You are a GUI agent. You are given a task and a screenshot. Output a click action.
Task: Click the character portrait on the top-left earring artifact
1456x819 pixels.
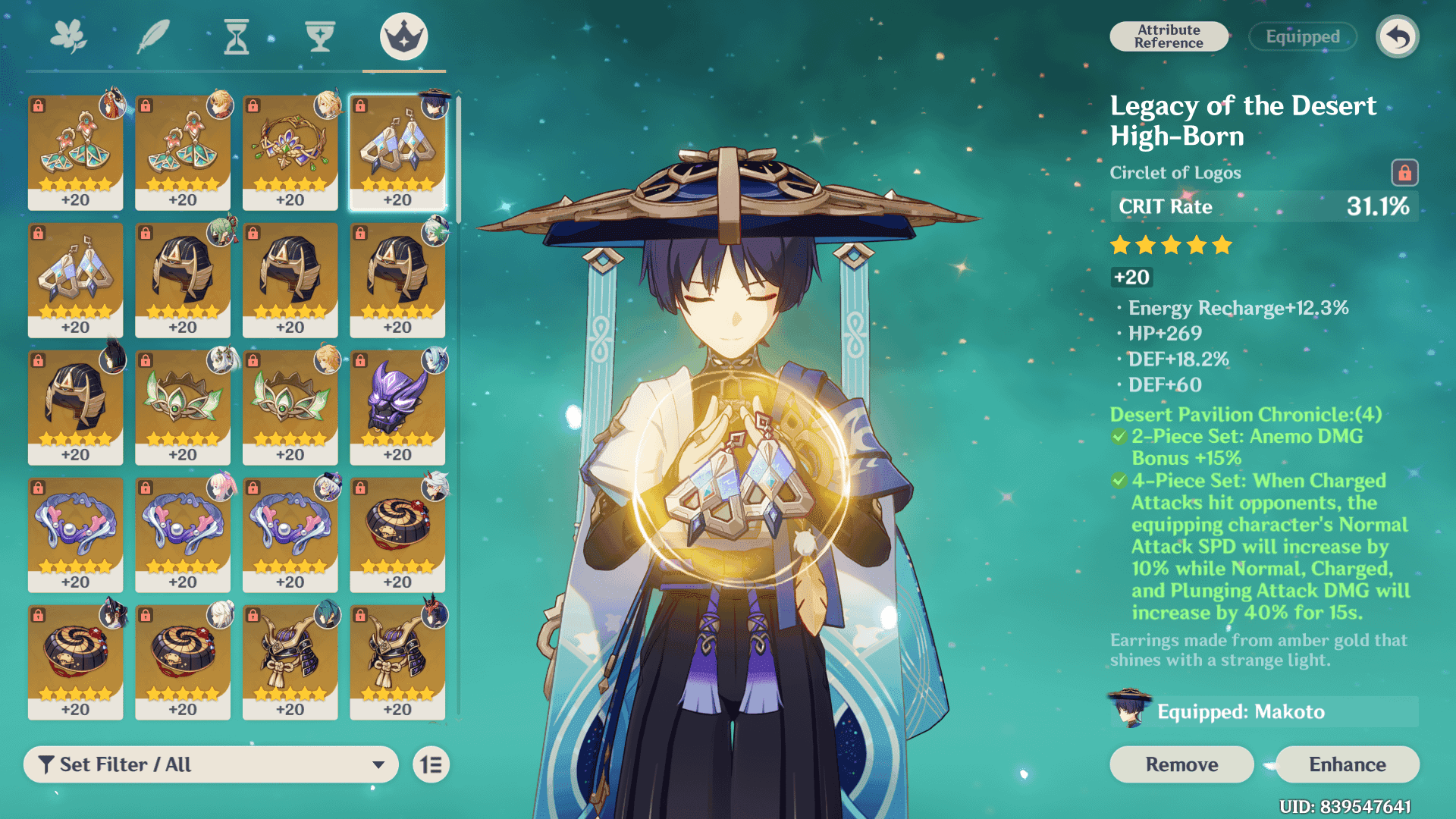[x=111, y=108]
